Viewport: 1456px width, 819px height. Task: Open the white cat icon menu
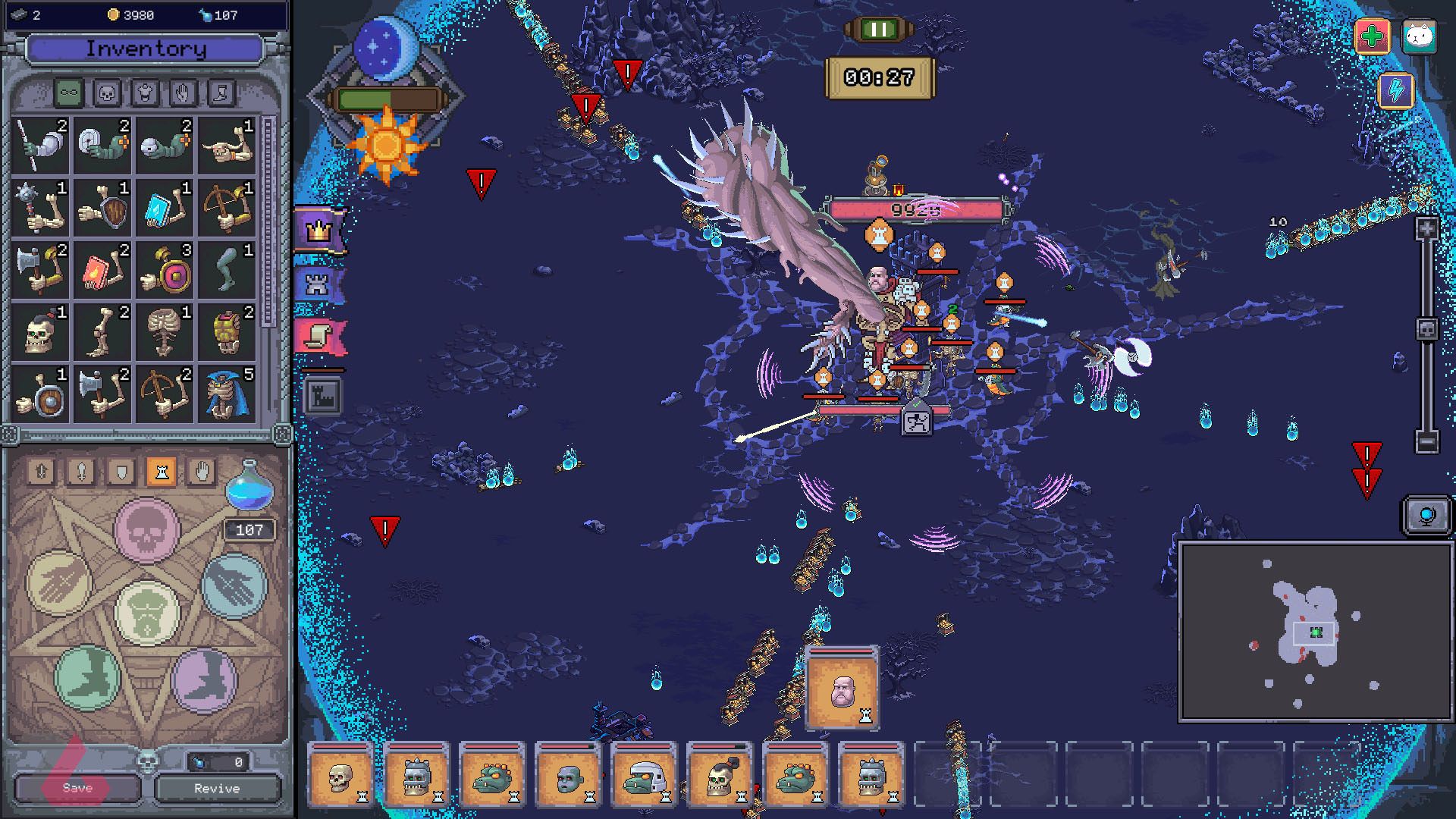click(1419, 36)
